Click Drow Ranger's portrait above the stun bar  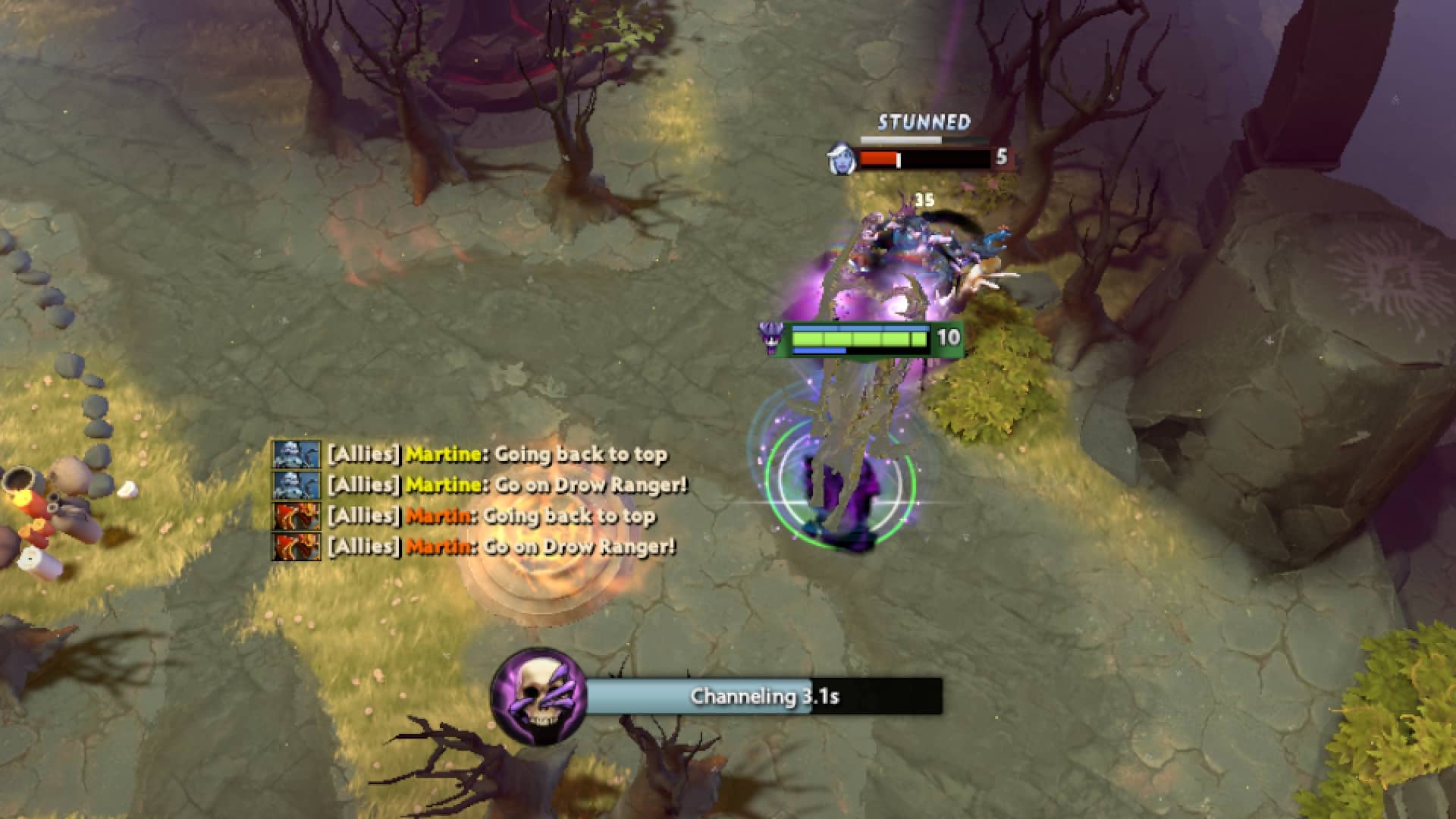click(842, 157)
